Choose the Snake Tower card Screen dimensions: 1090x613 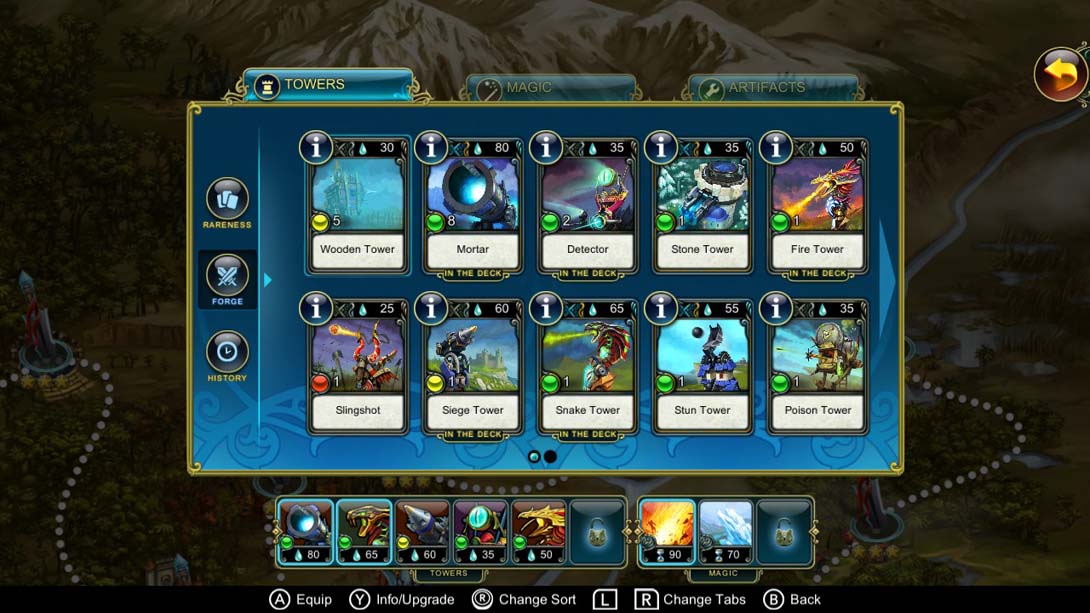click(588, 368)
